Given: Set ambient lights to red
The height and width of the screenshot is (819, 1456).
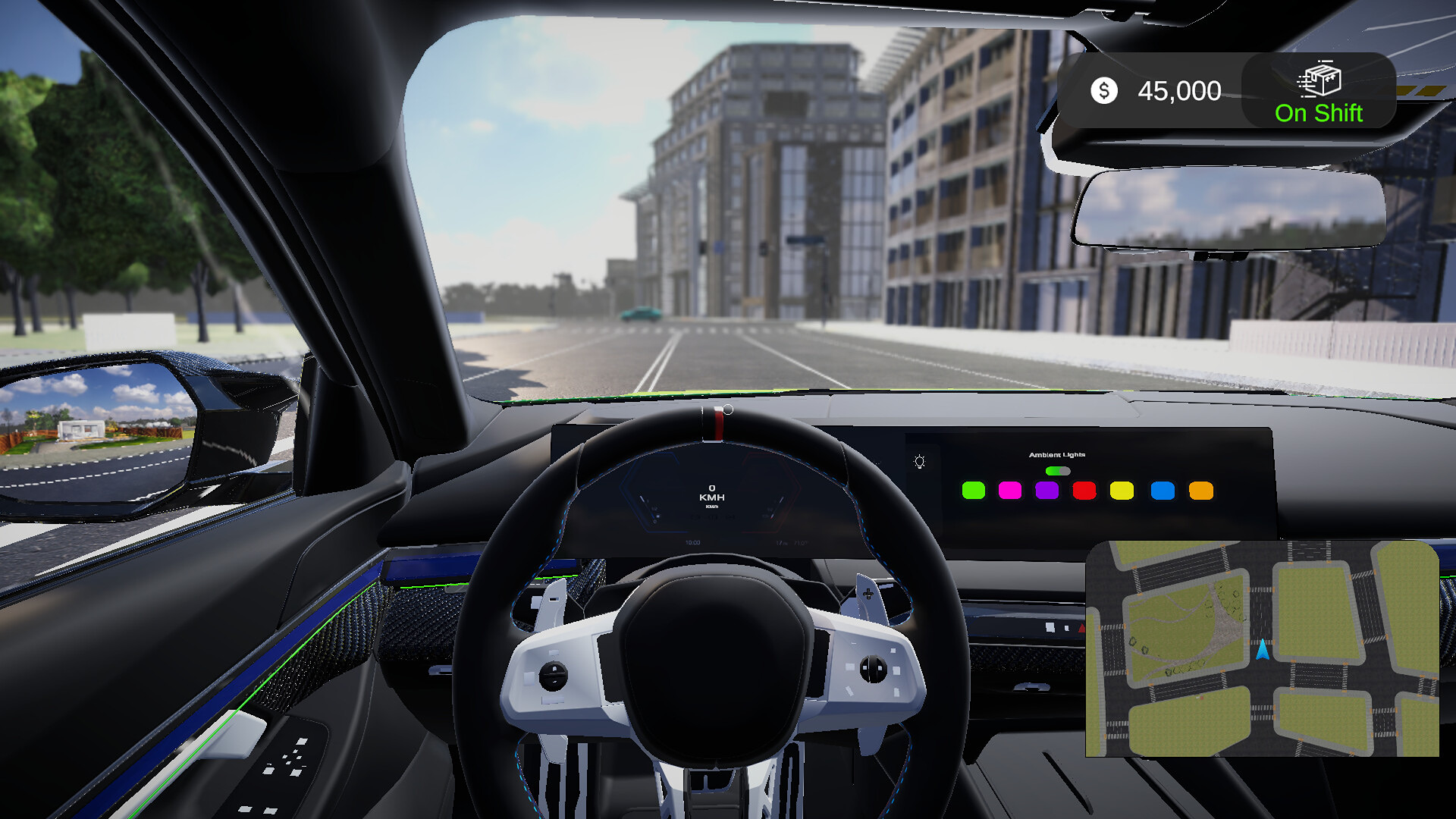Looking at the screenshot, I should tap(1084, 491).
